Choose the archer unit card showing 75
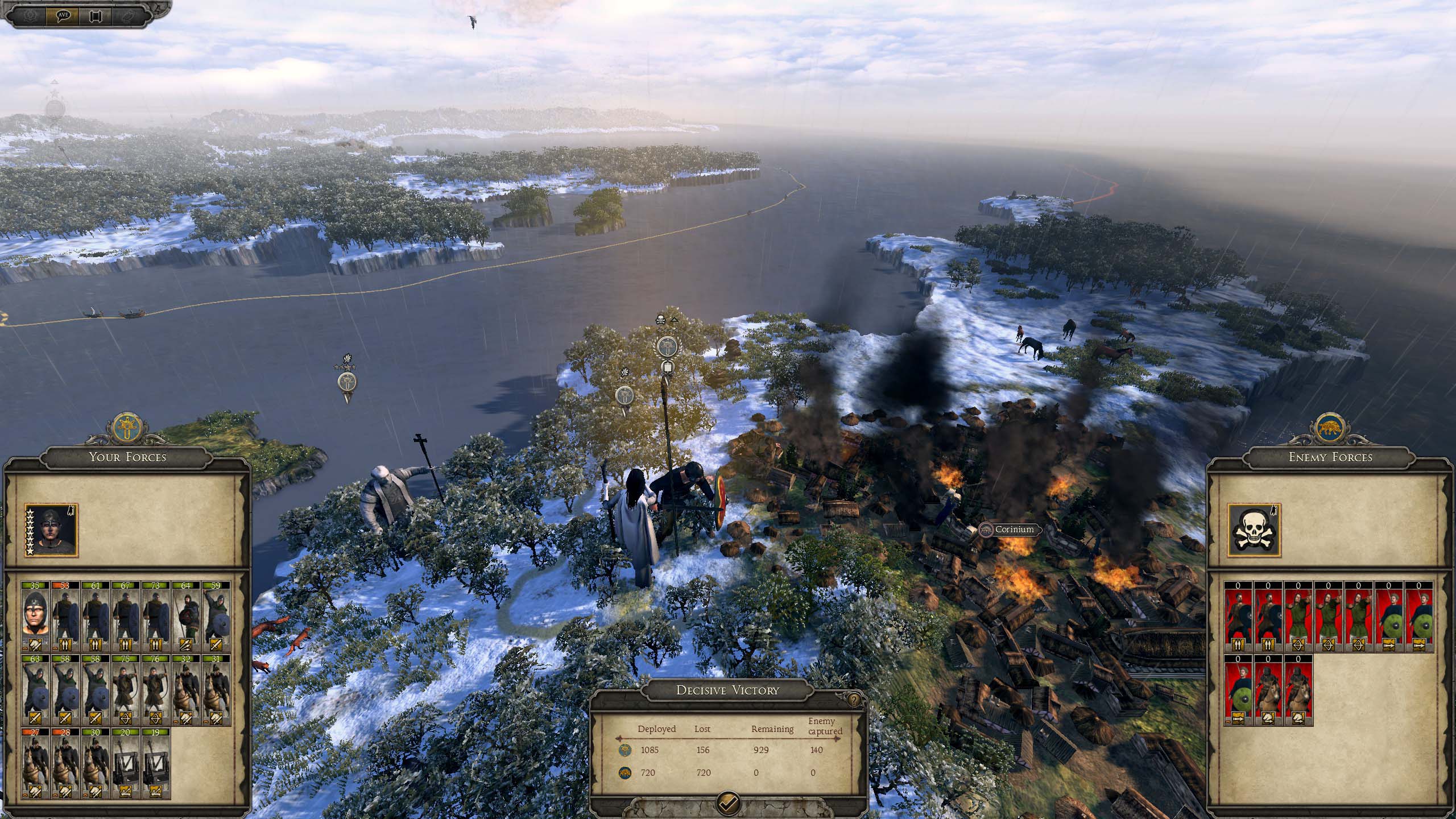1456x819 pixels. (126, 689)
